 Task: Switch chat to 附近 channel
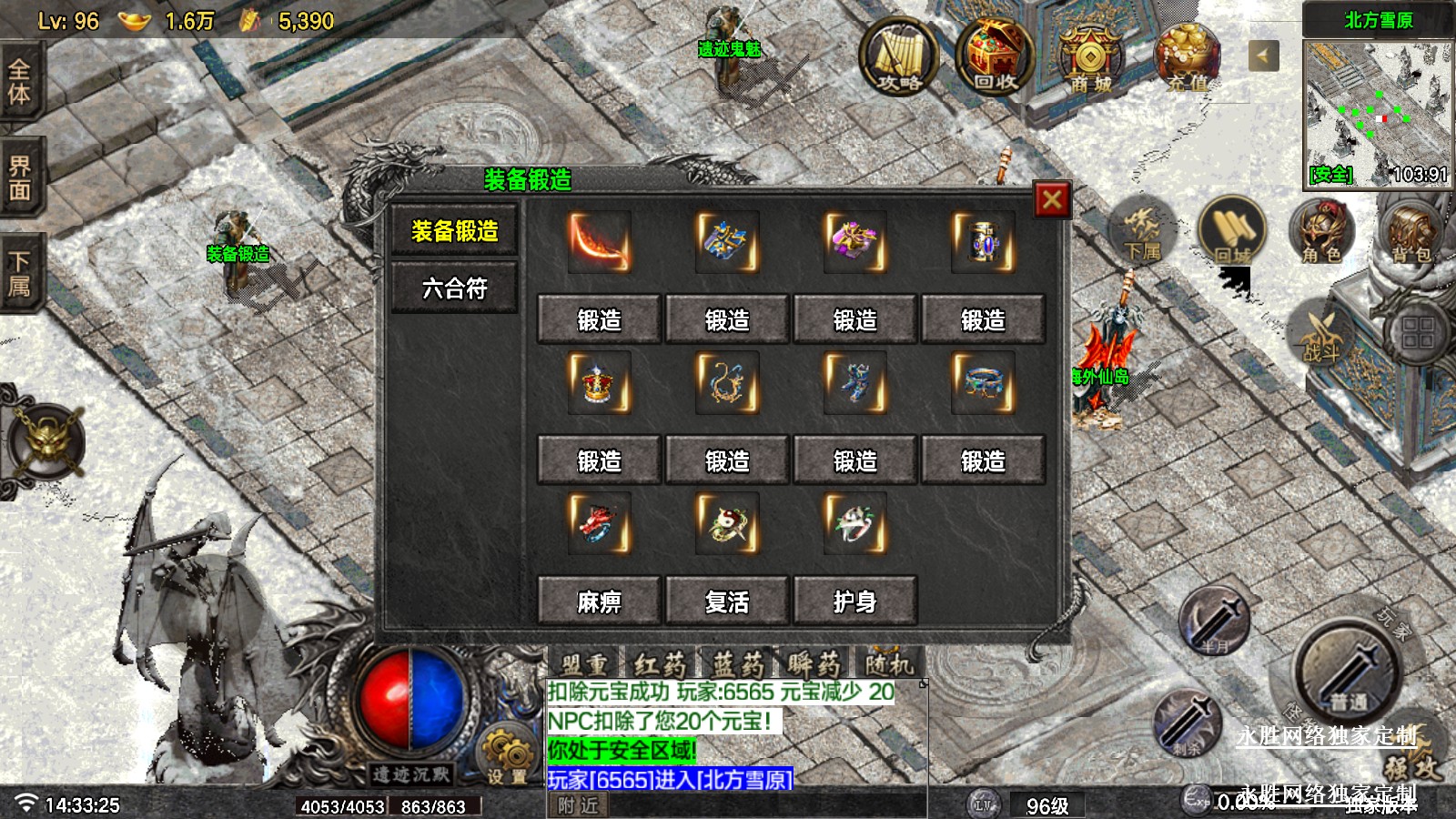point(579,805)
